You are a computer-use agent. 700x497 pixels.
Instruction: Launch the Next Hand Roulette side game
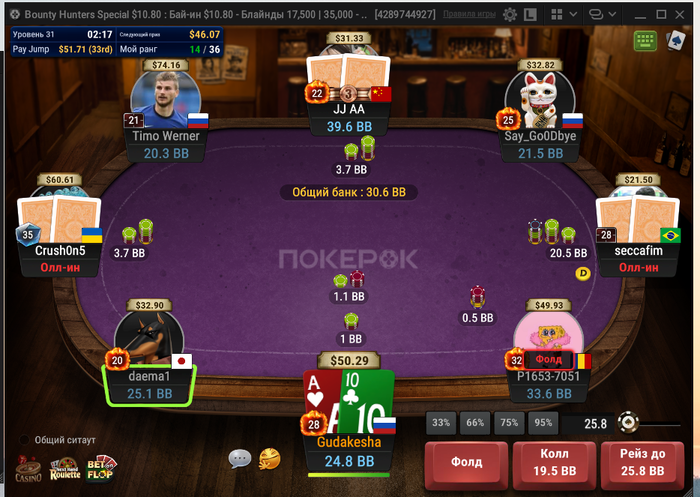tap(66, 469)
